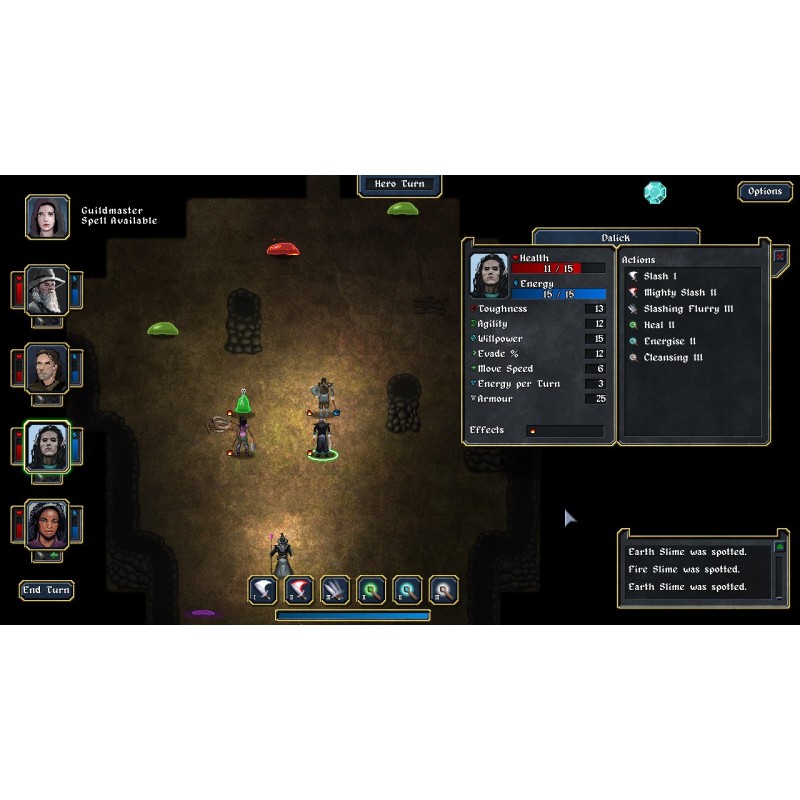Click the teal crystal gem icon
Image resolution: width=800 pixels, height=800 pixels.
tap(655, 192)
